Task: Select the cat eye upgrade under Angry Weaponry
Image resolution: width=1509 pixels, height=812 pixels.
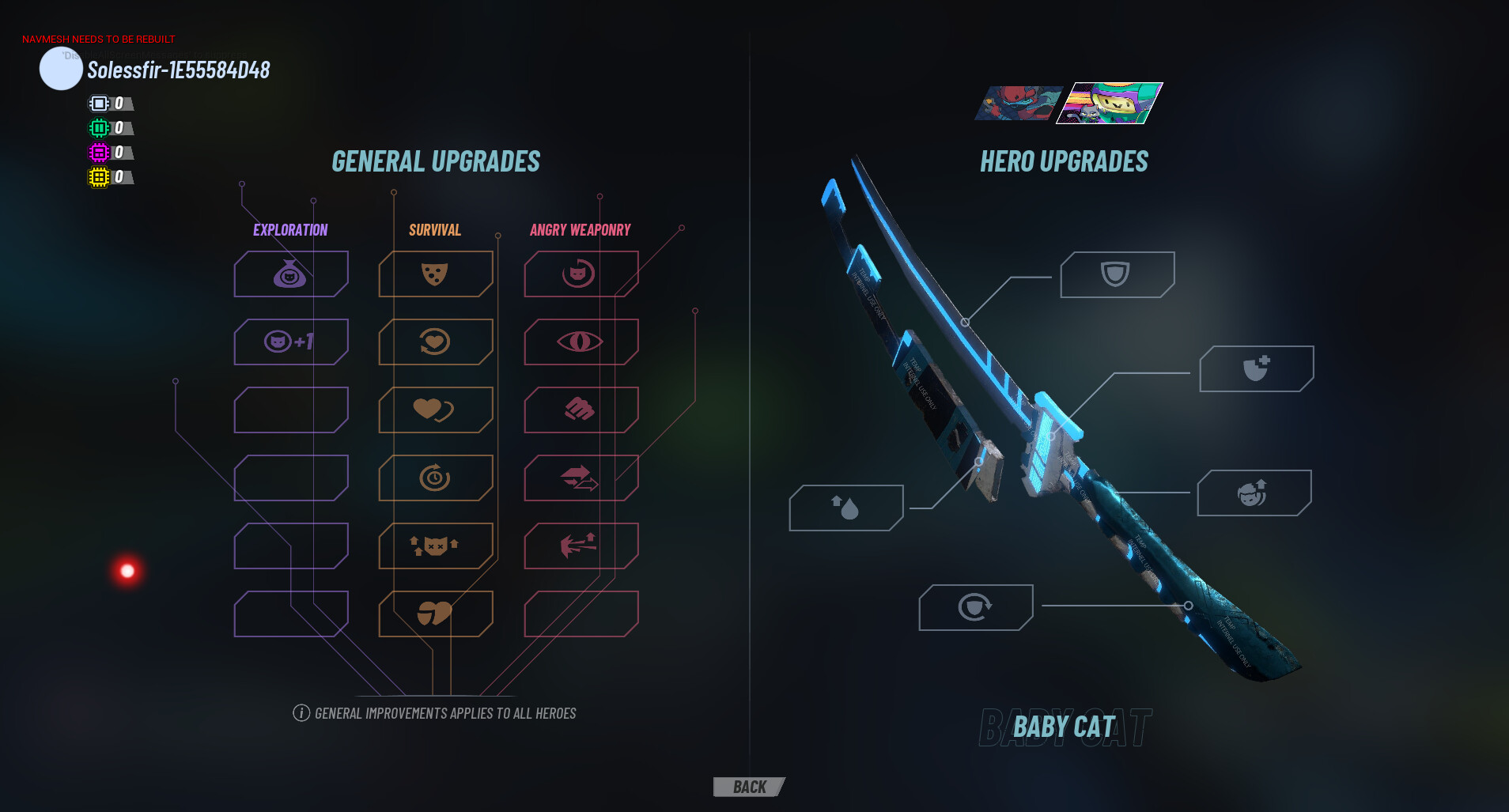Action: (581, 342)
